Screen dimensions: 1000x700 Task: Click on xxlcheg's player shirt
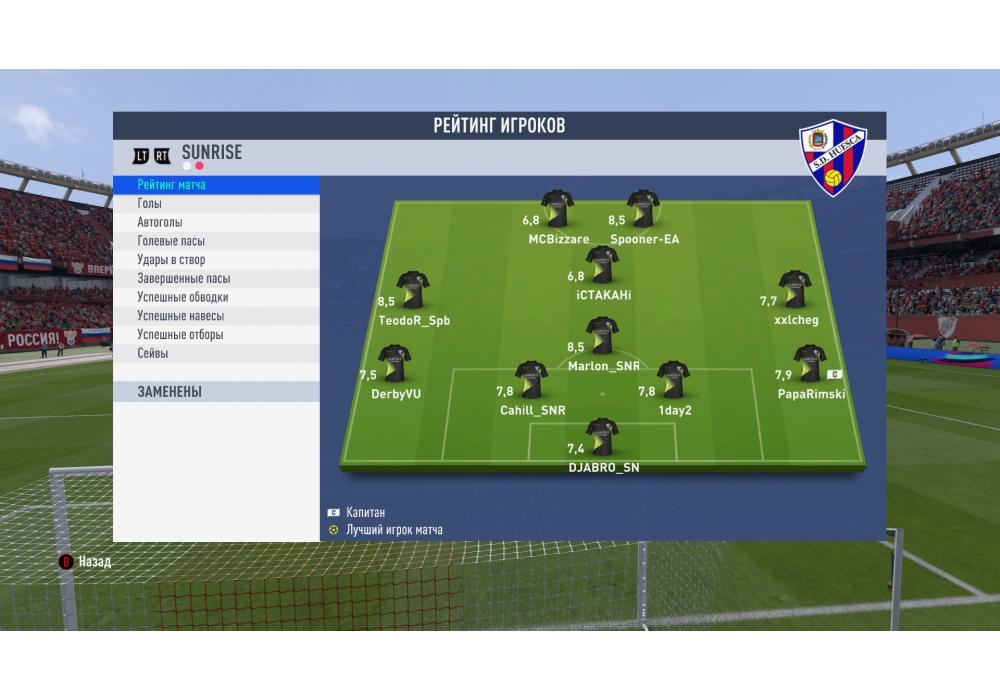[795, 290]
